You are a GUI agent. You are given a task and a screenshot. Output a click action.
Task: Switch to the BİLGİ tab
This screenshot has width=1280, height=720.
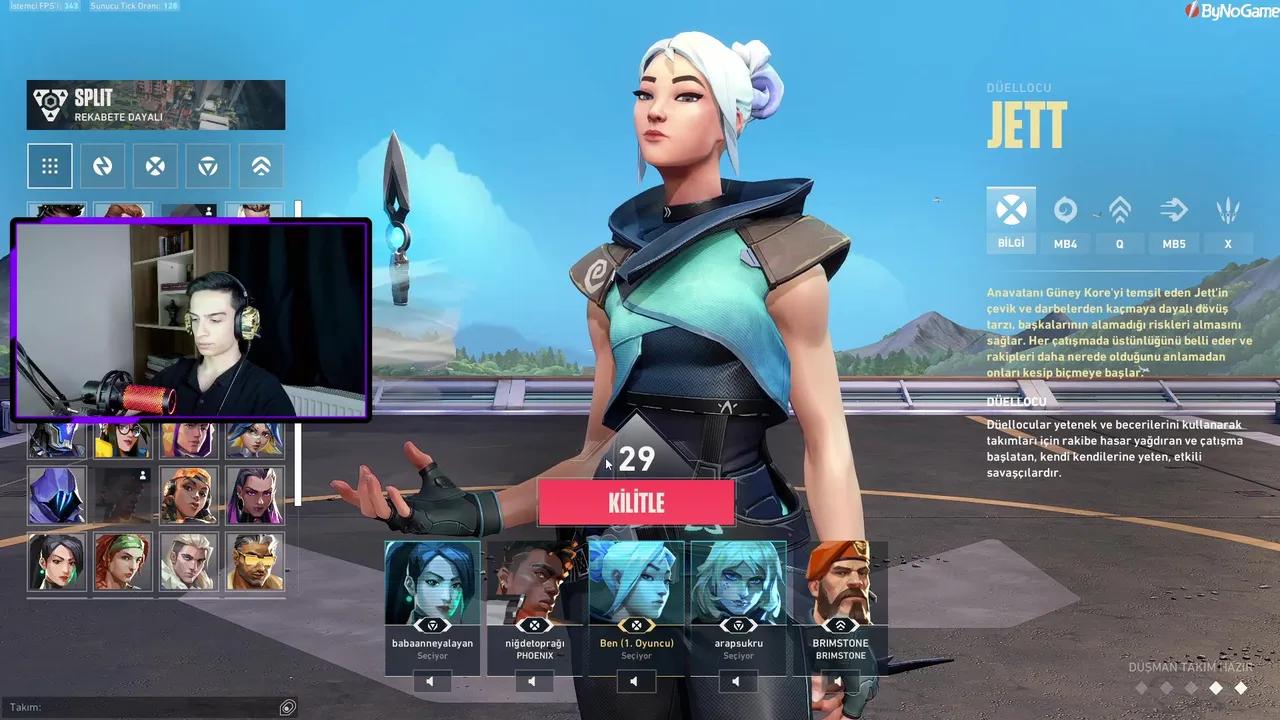tap(1010, 222)
